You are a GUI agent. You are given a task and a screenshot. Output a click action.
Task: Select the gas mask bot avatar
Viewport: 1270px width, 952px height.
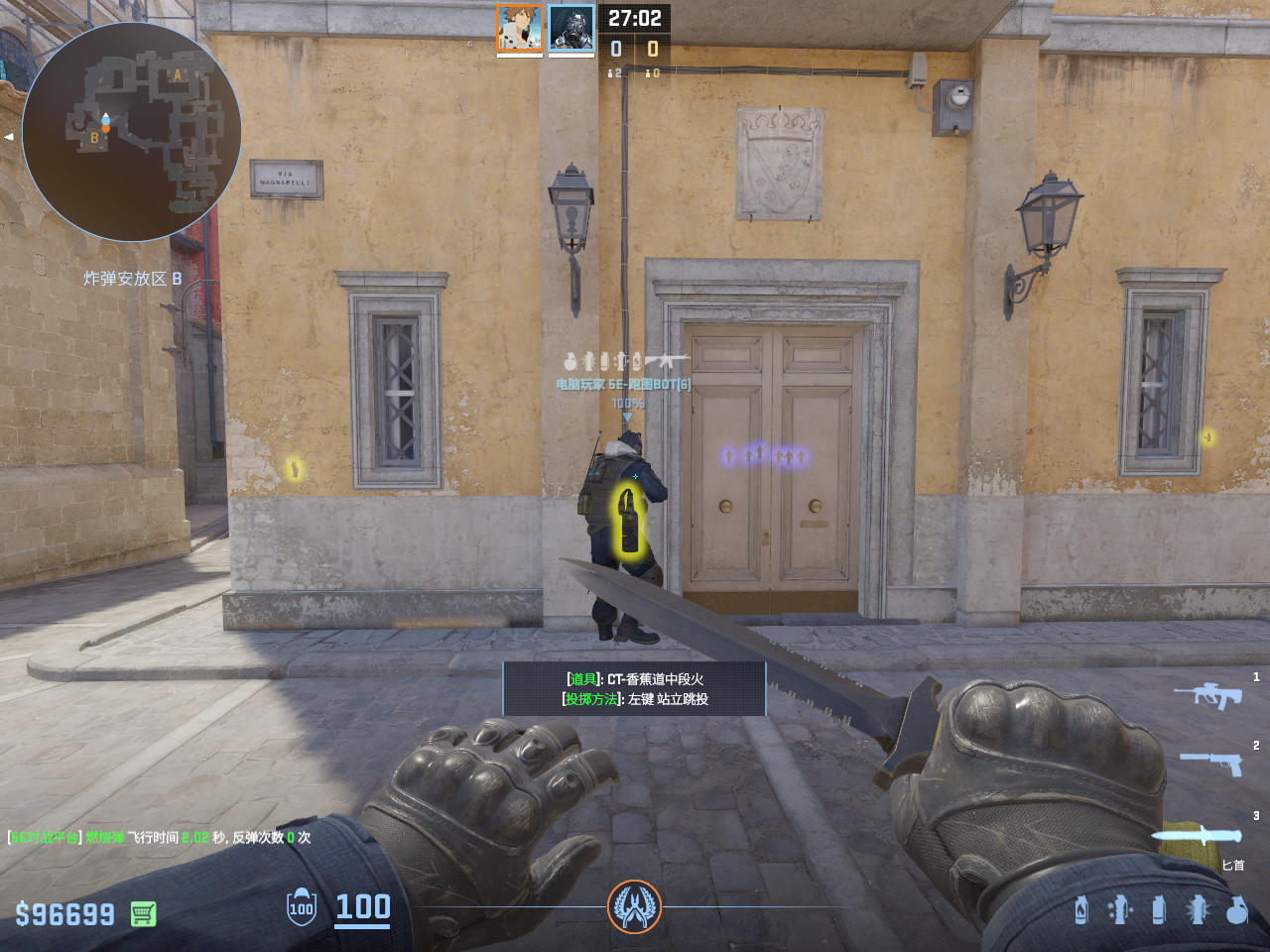(x=571, y=28)
